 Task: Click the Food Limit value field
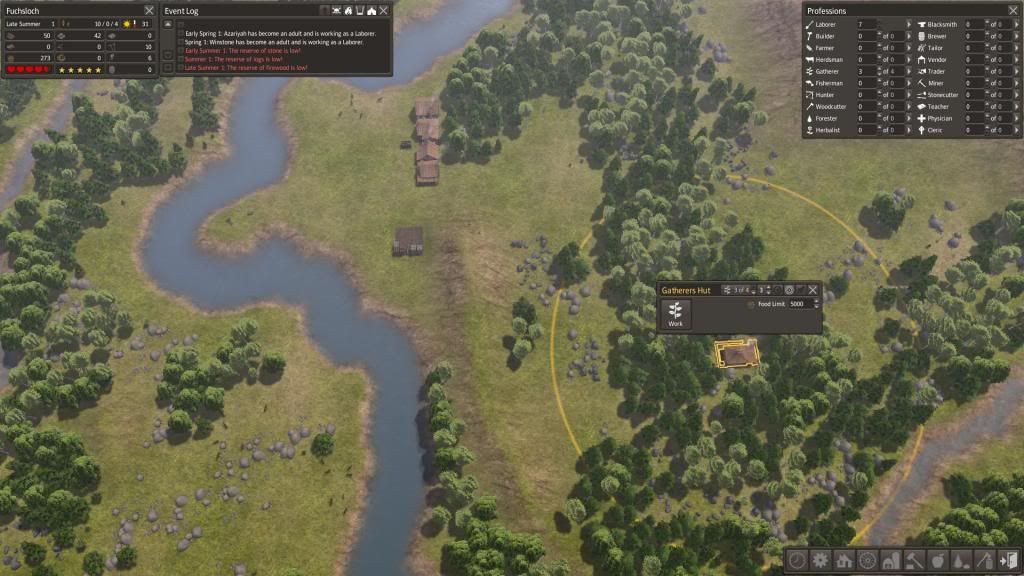point(804,304)
